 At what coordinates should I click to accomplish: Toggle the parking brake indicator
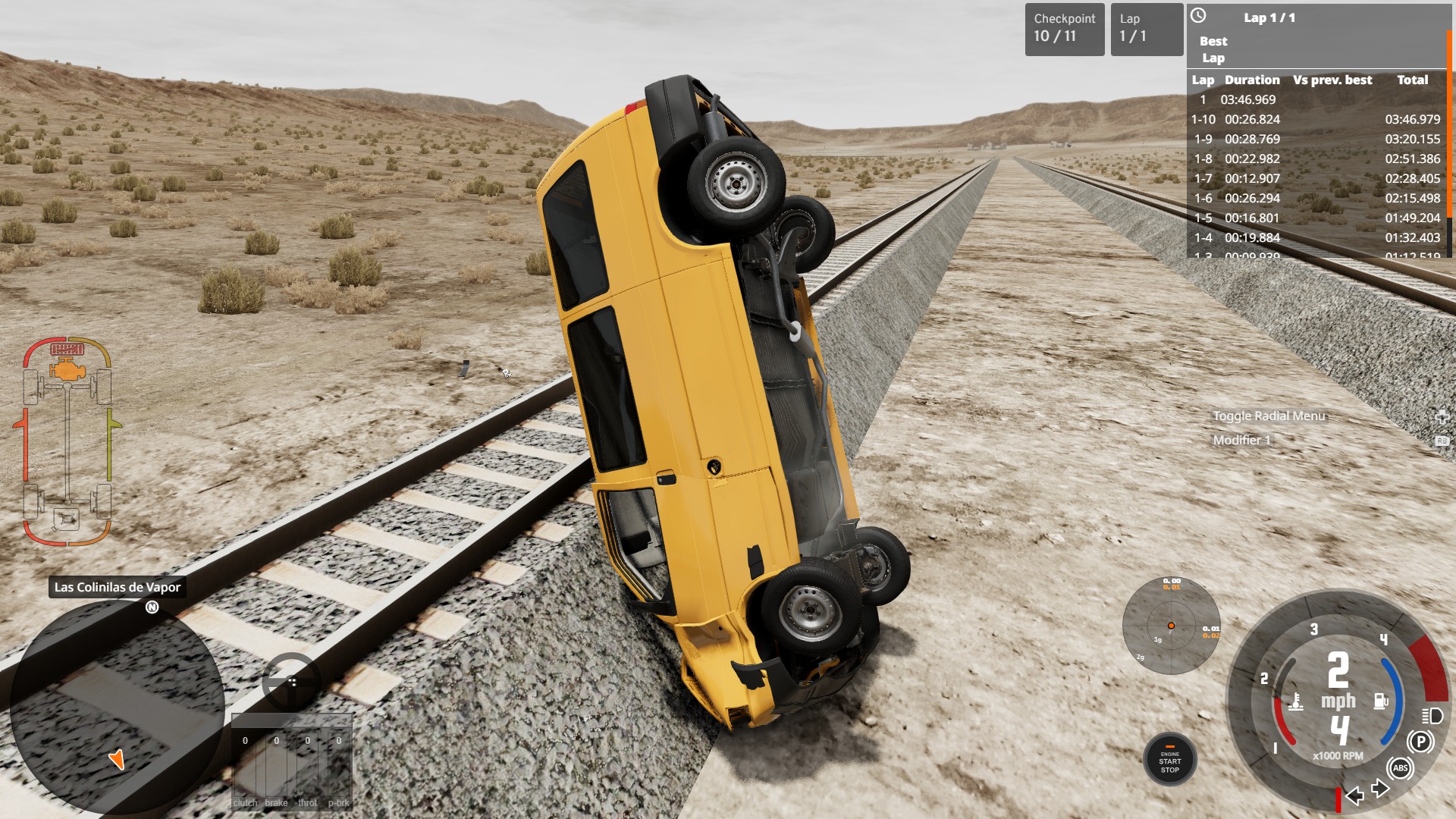point(1420,742)
